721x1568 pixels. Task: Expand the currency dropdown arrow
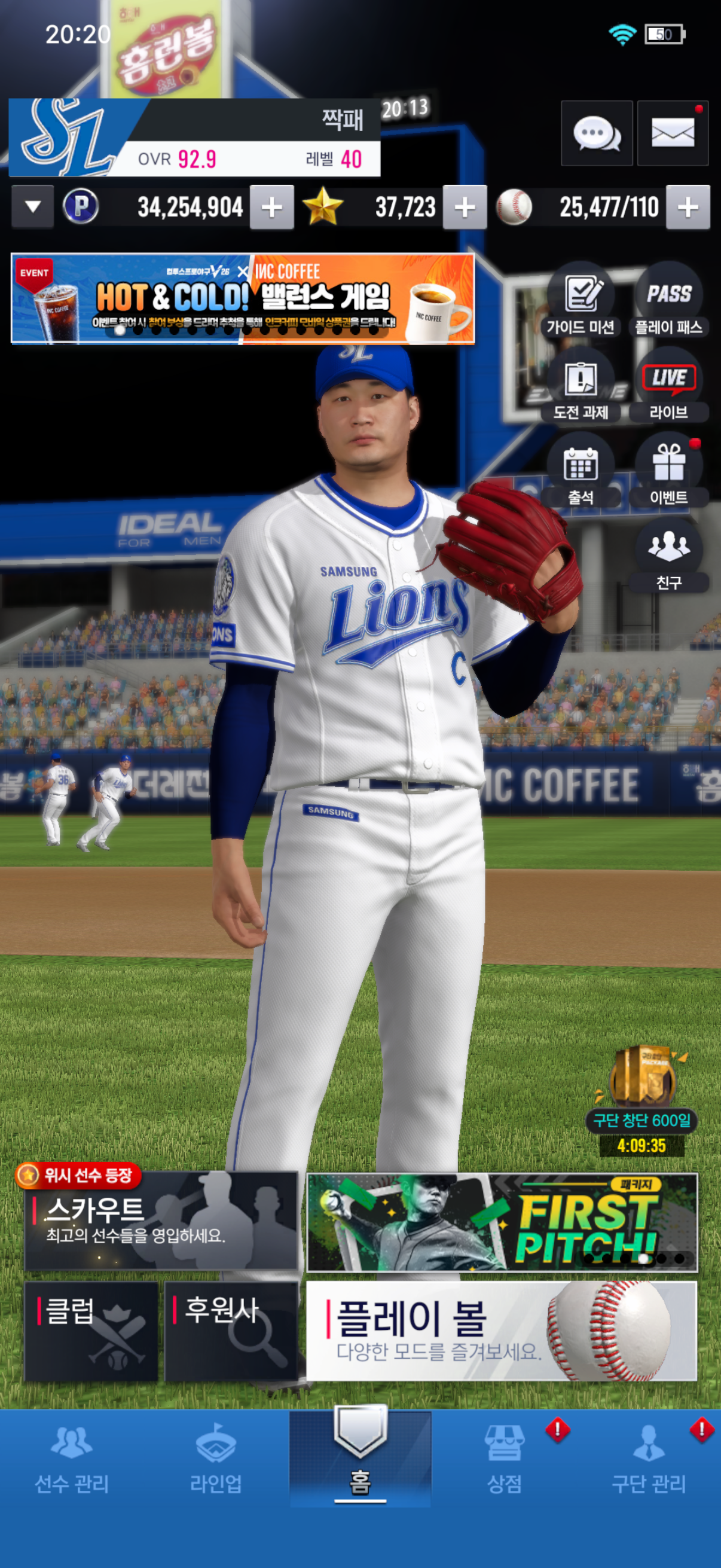33,207
